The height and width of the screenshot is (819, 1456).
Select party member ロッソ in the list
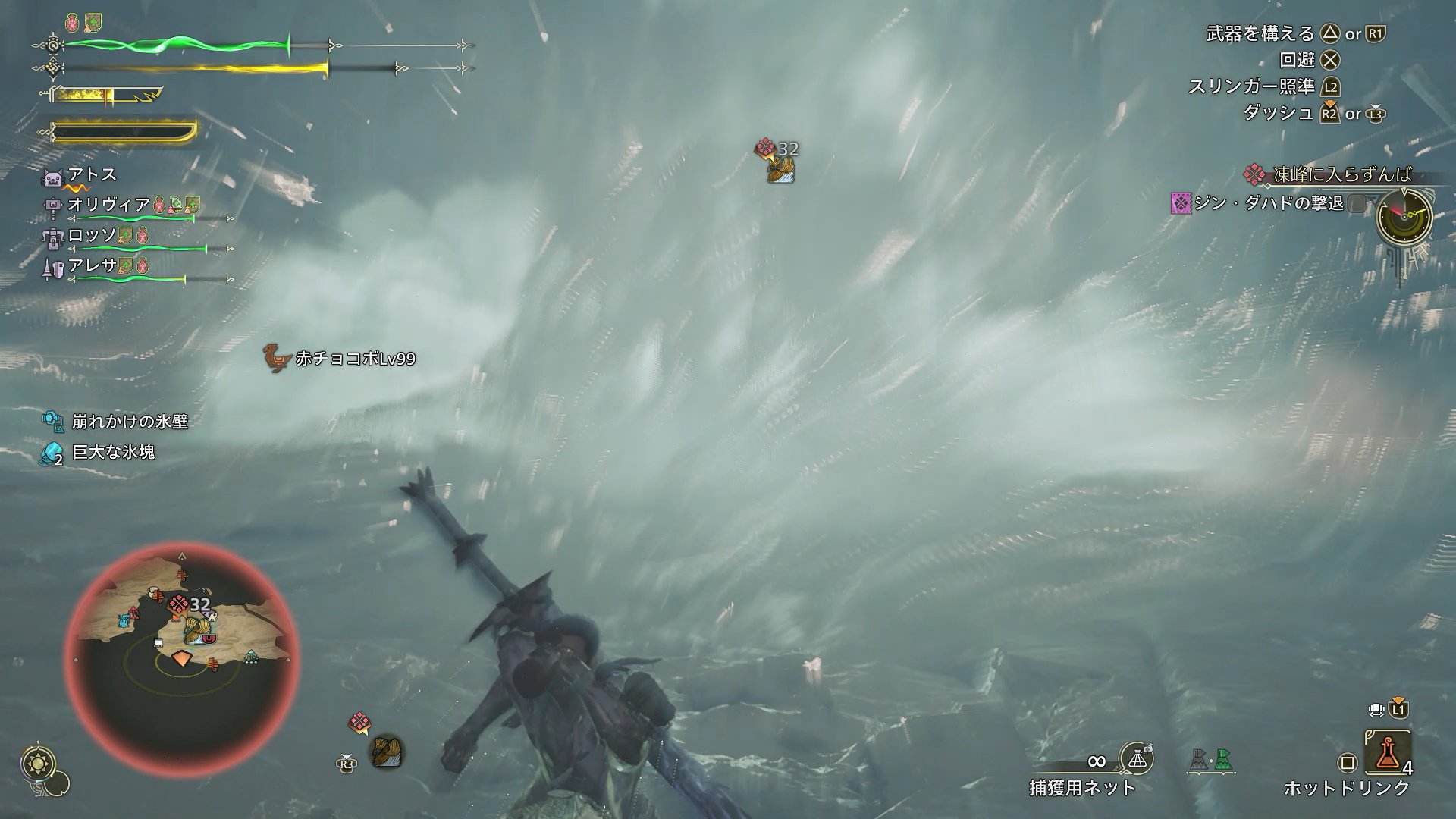pyautogui.click(x=93, y=236)
